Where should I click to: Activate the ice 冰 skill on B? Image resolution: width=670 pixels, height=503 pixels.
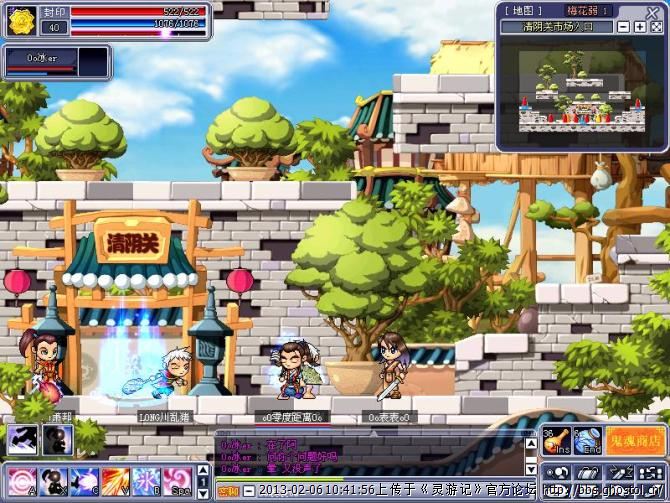(x=146, y=480)
